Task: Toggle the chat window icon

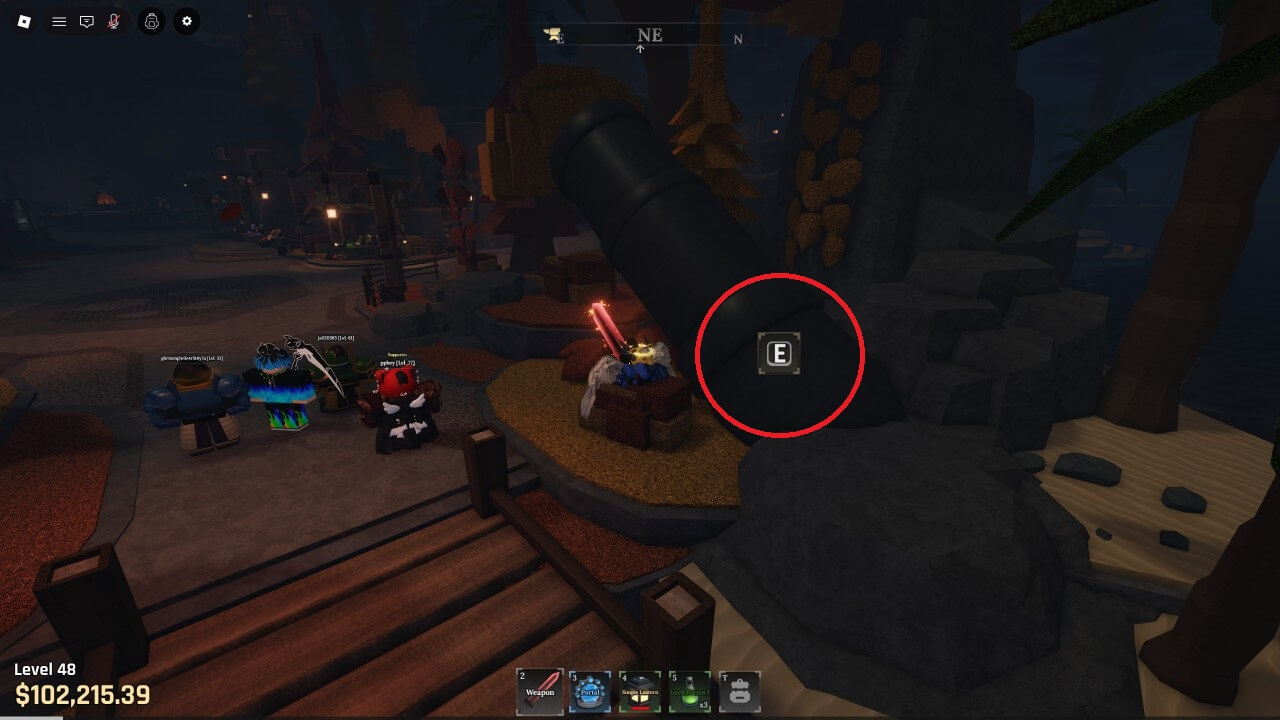Action: pyautogui.click(x=87, y=21)
